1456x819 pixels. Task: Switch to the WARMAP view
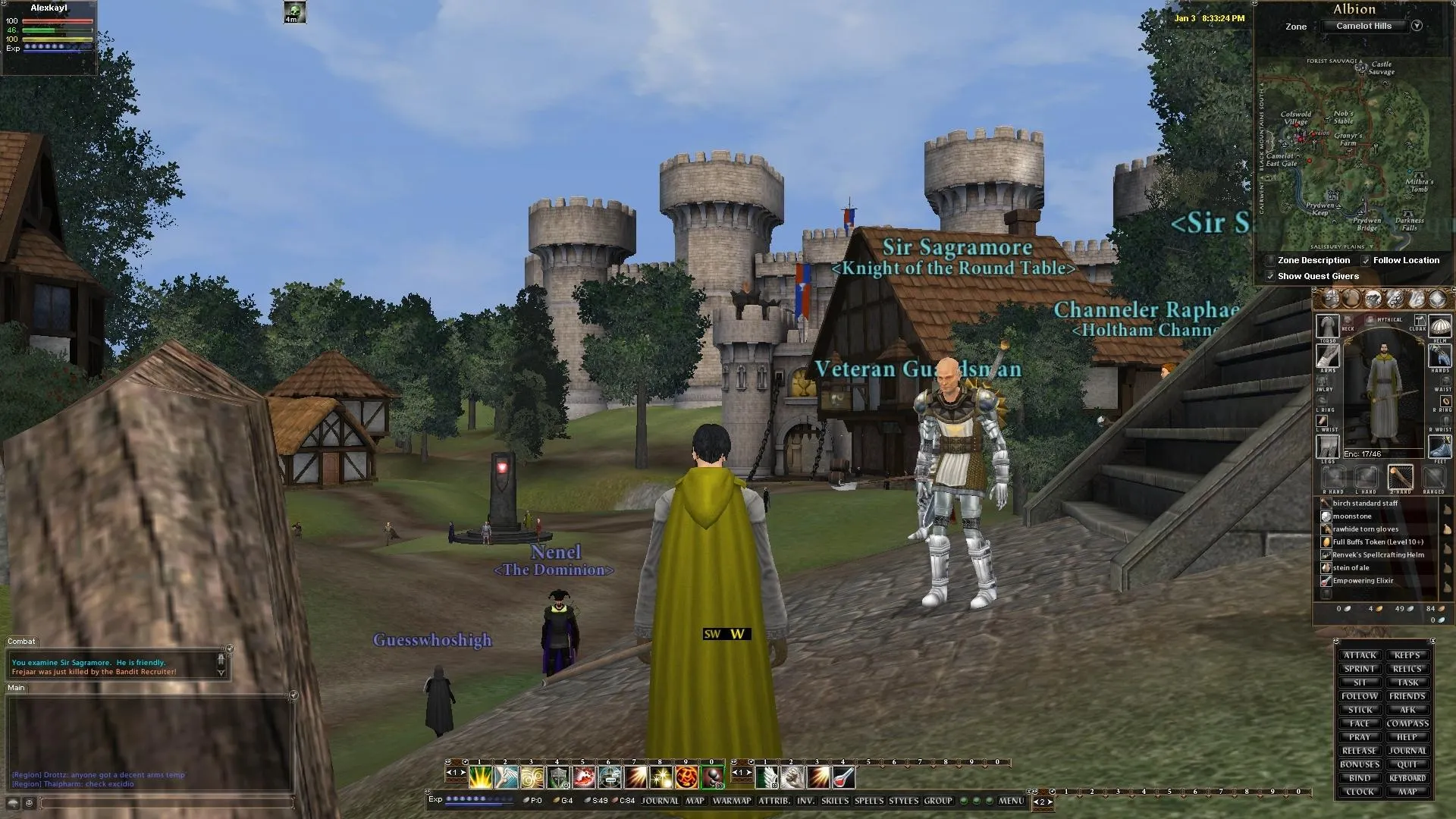point(732,800)
